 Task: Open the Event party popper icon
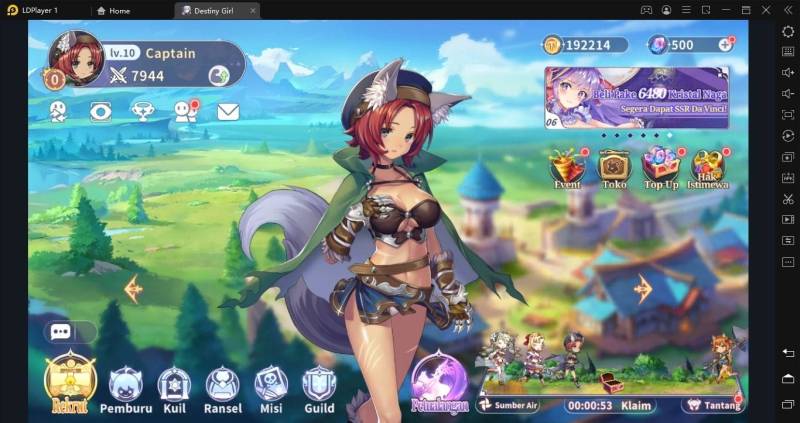pos(567,167)
